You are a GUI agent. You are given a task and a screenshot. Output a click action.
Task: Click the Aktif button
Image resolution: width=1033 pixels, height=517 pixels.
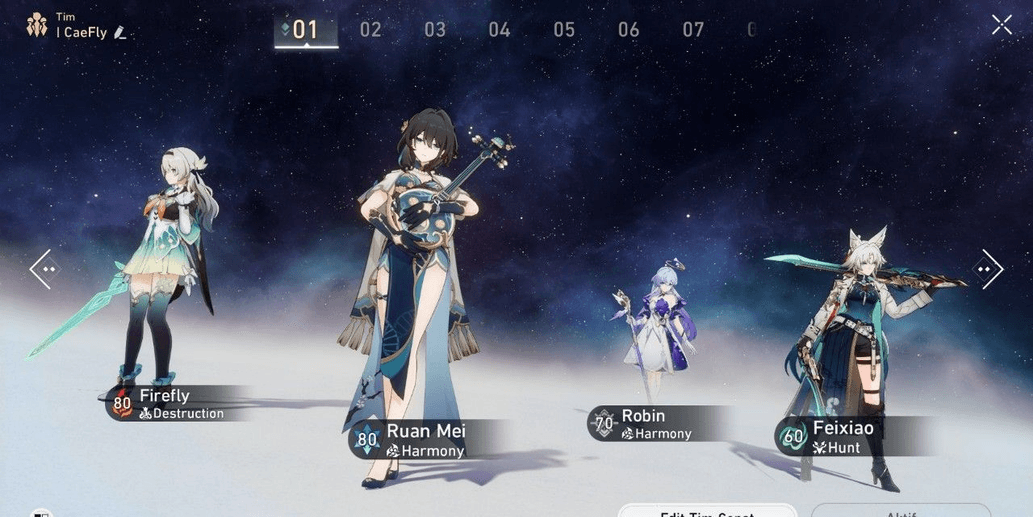pyautogui.click(x=900, y=510)
